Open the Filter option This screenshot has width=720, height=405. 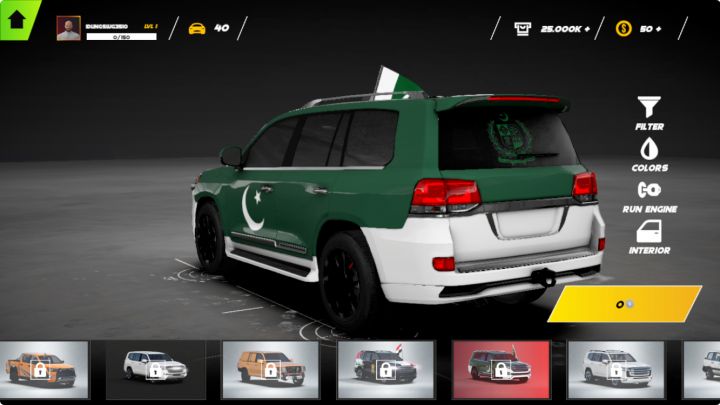pyautogui.click(x=649, y=112)
